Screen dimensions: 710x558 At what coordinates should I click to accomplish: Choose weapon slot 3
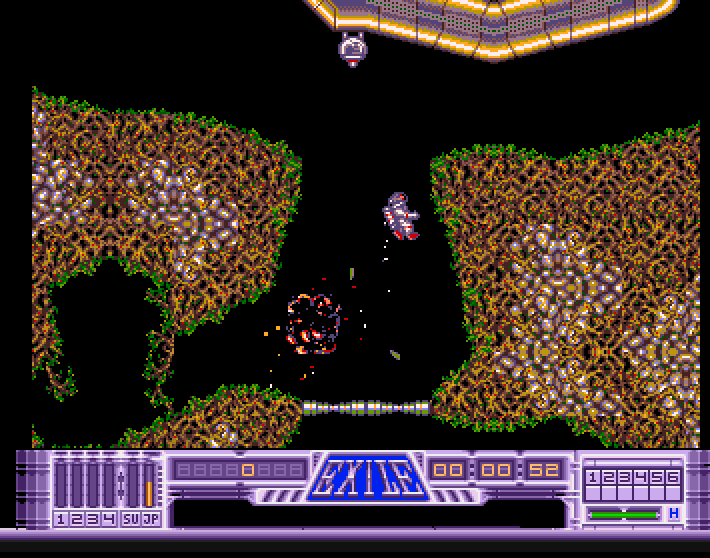click(91, 518)
